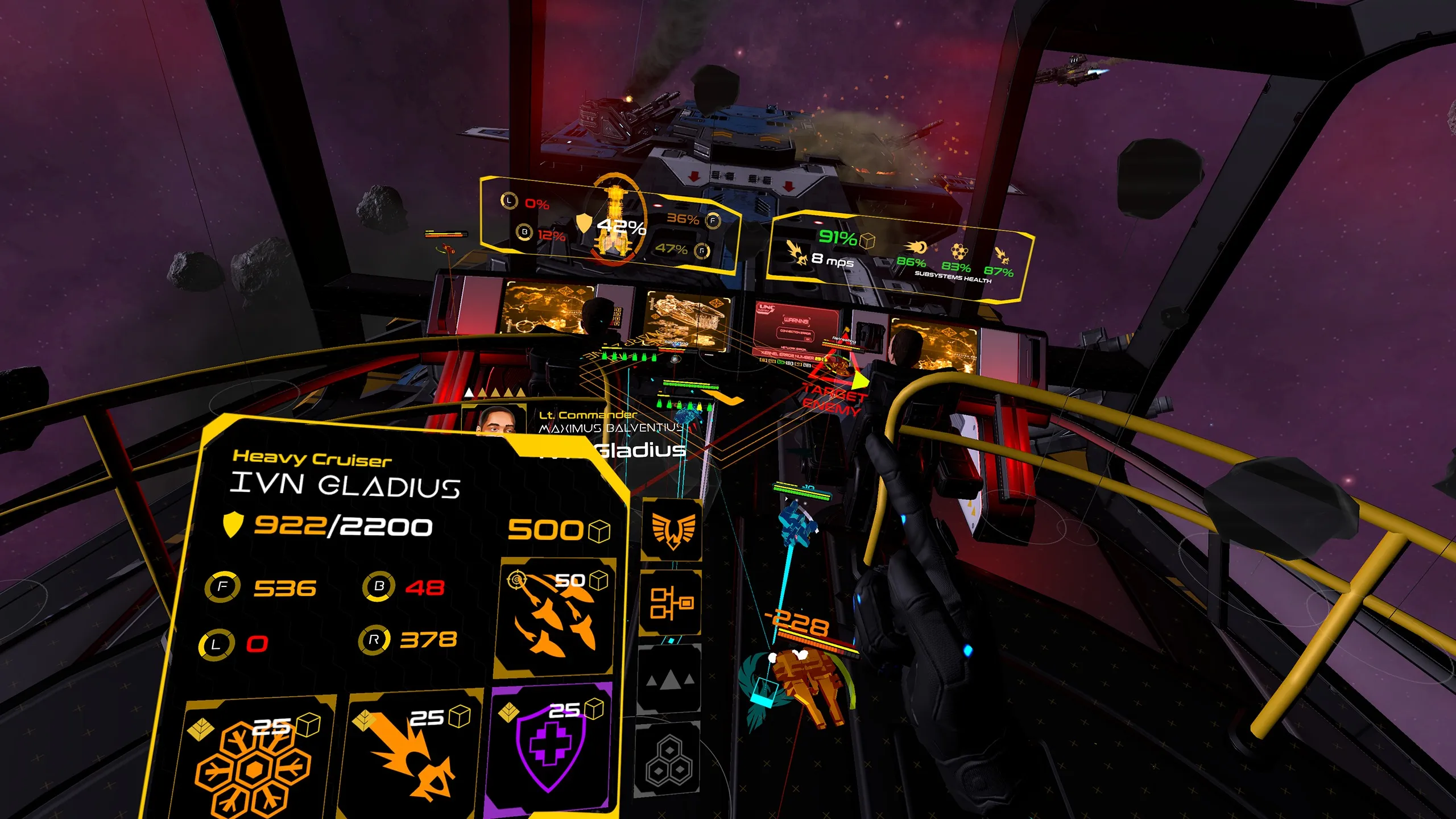Select the winged emblem icon

(x=672, y=530)
